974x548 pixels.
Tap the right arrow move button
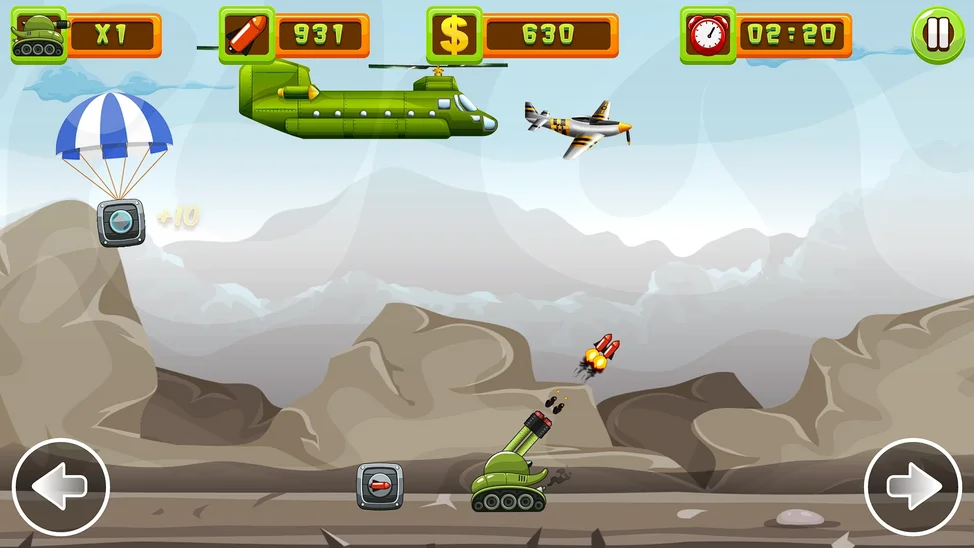tap(912, 487)
